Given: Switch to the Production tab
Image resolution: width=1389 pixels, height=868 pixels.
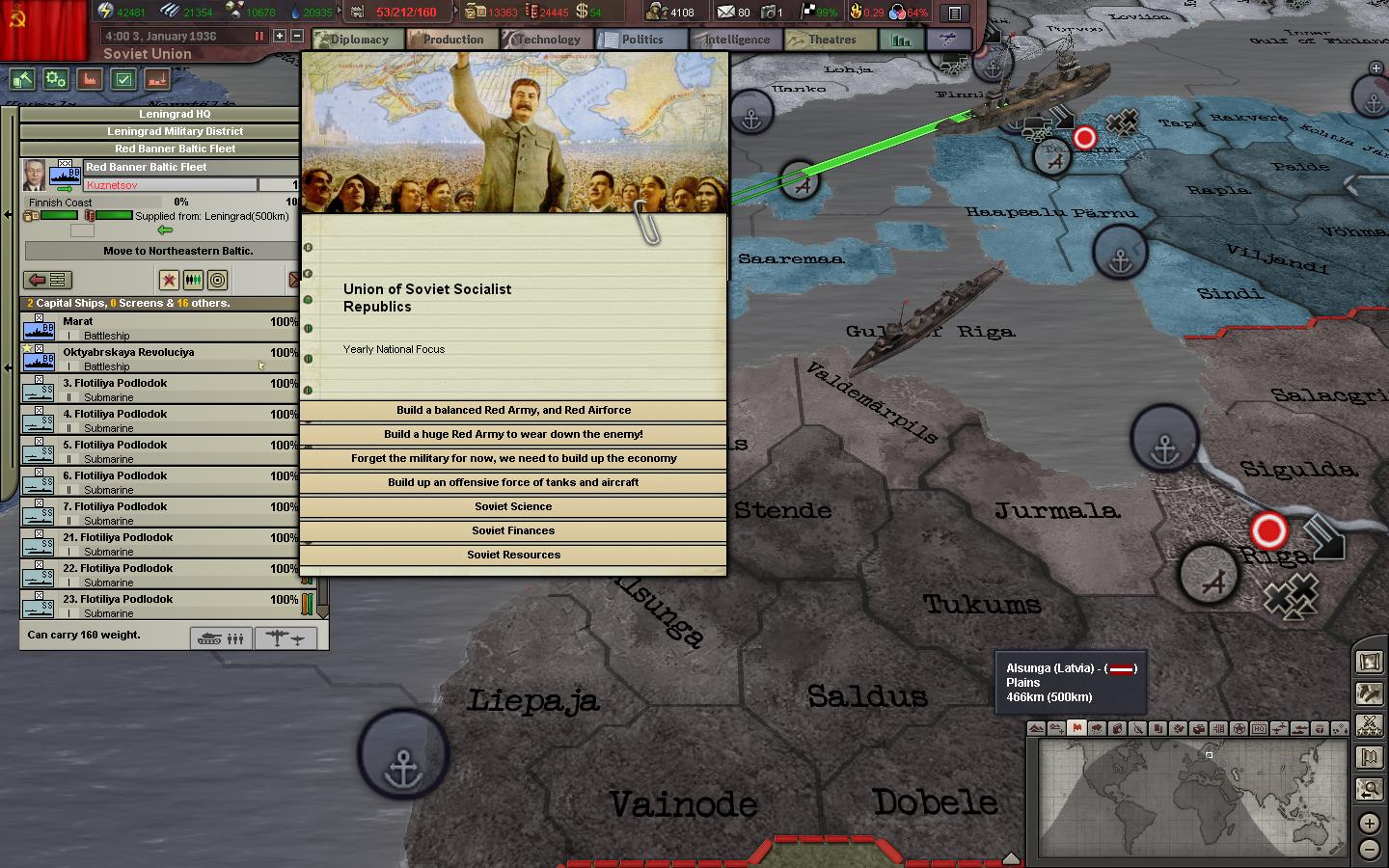Looking at the screenshot, I should (x=452, y=40).
